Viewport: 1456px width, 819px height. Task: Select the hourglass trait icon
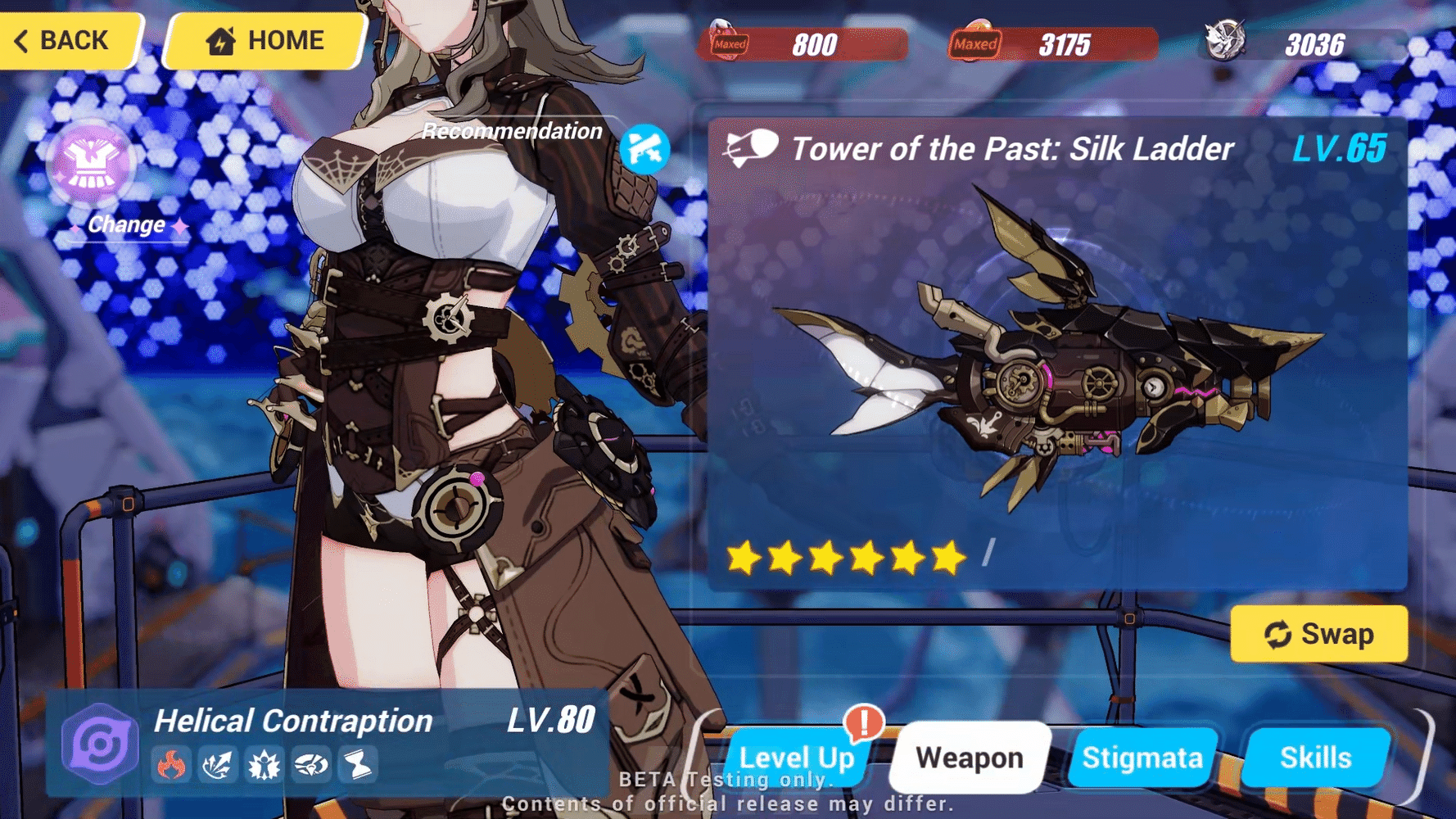coord(359,765)
